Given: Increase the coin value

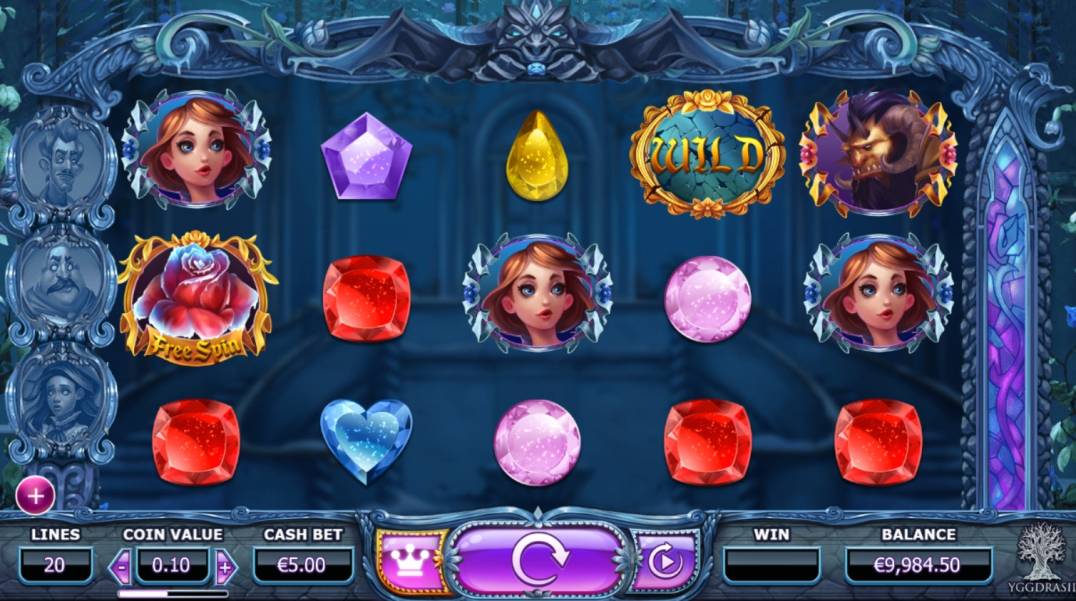Looking at the screenshot, I should (x=225, y=566).
